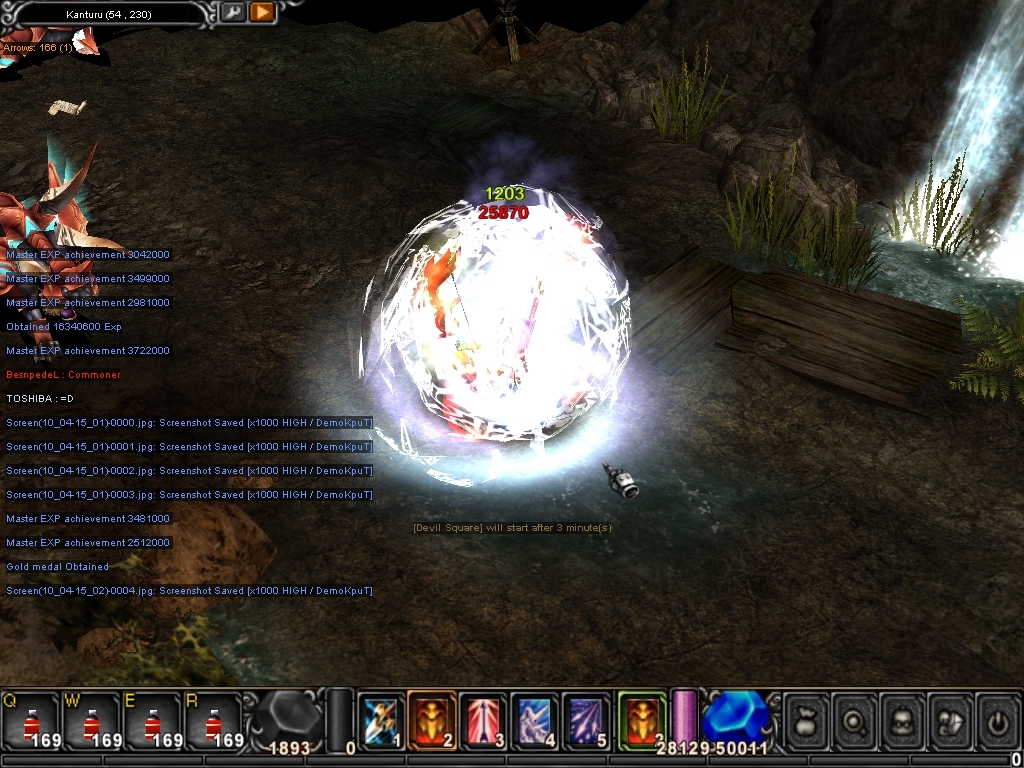Use the red potion in slot W

[92, 720]
